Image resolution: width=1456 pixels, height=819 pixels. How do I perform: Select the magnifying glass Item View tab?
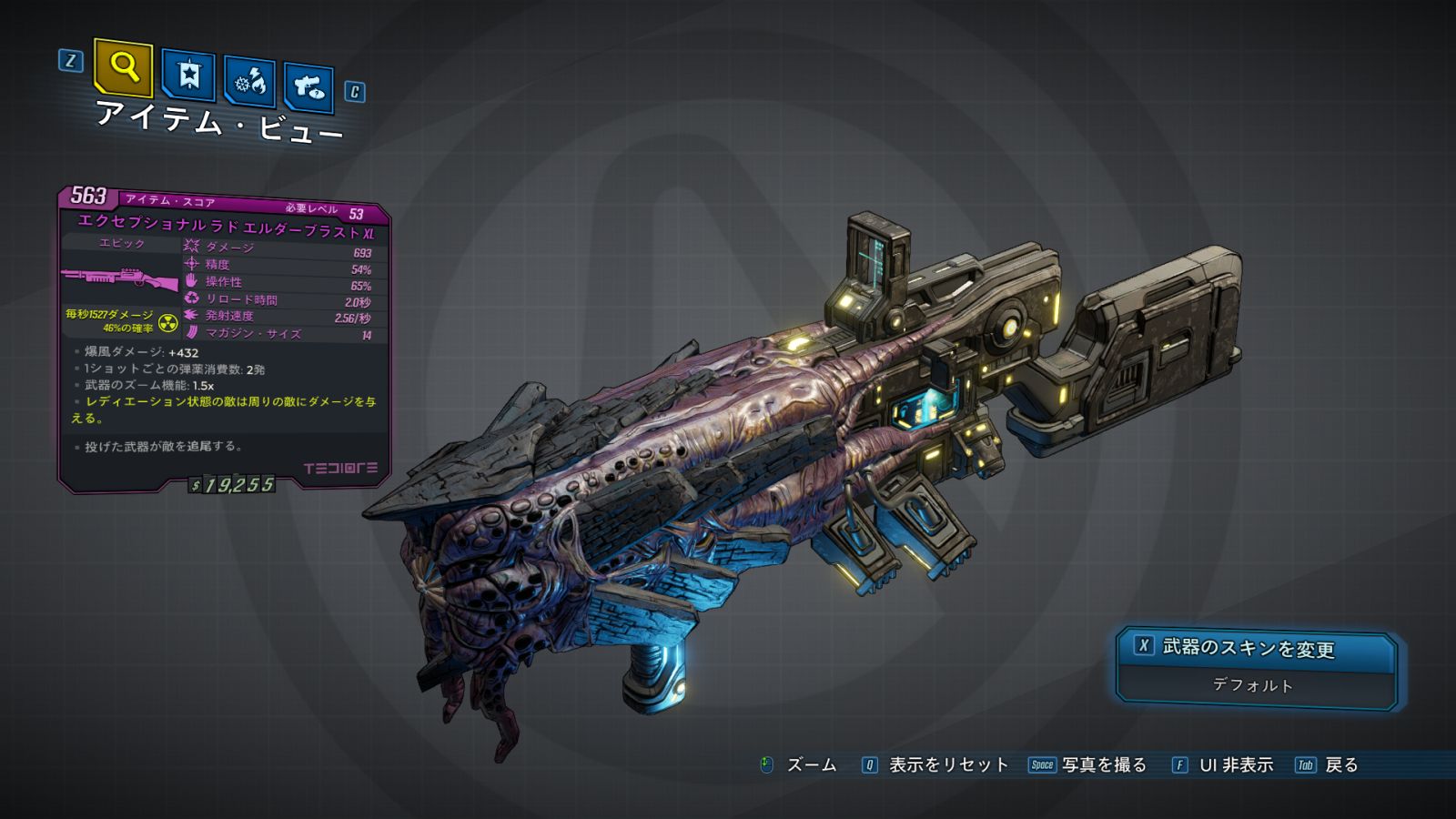[x=123, y=66]
